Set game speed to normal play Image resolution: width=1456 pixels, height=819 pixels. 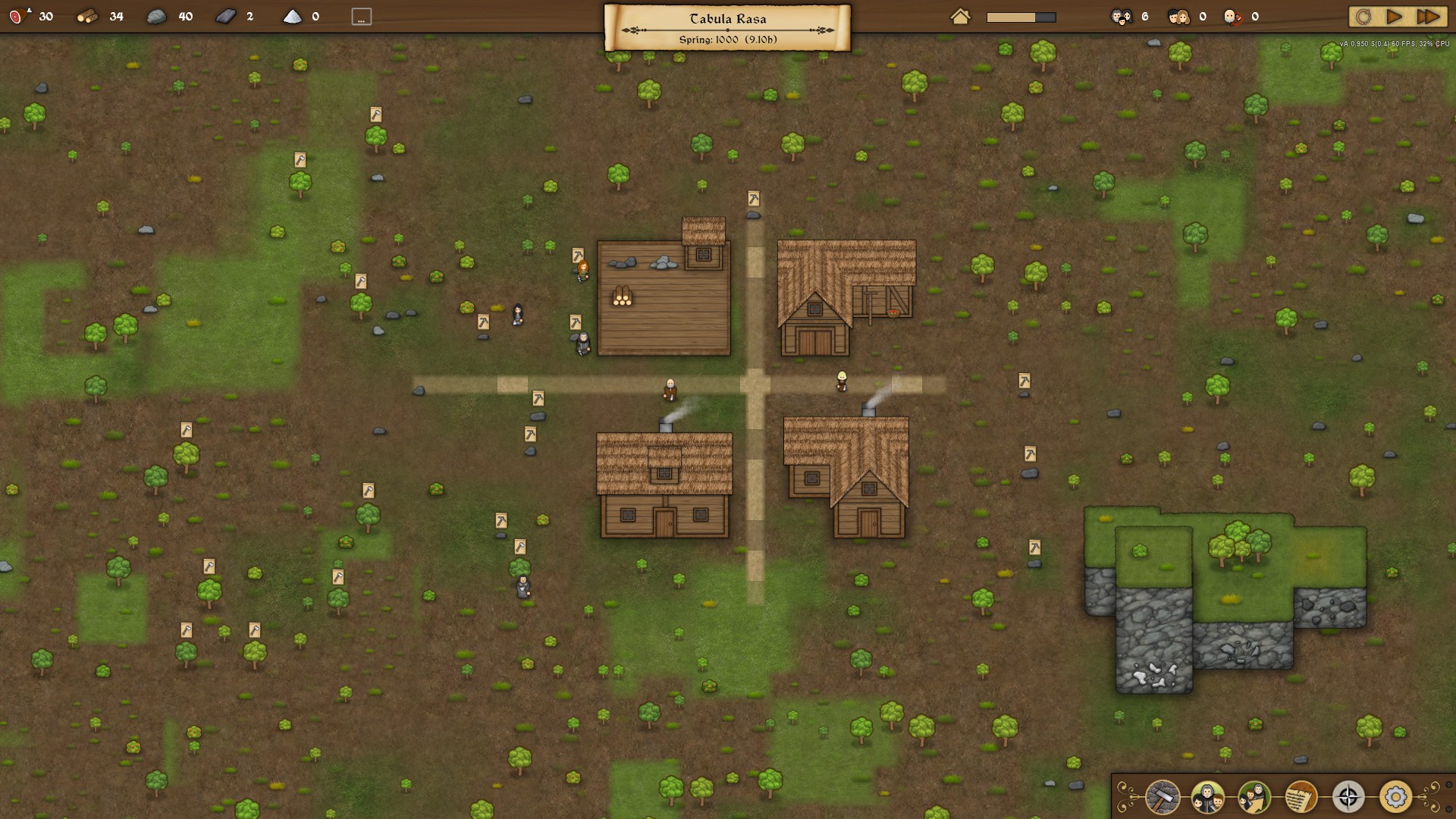(x=1394, y=17)
